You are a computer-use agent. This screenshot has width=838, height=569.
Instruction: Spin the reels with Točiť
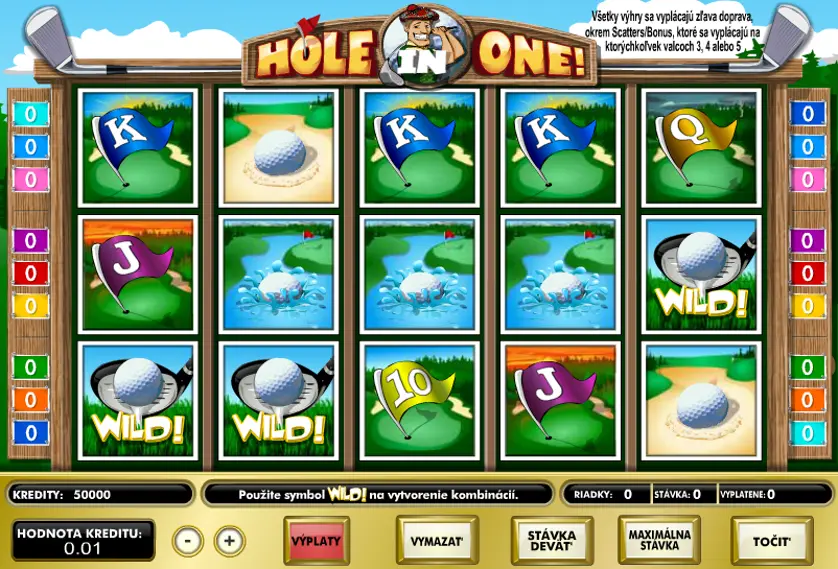click(x=771, y=541)
